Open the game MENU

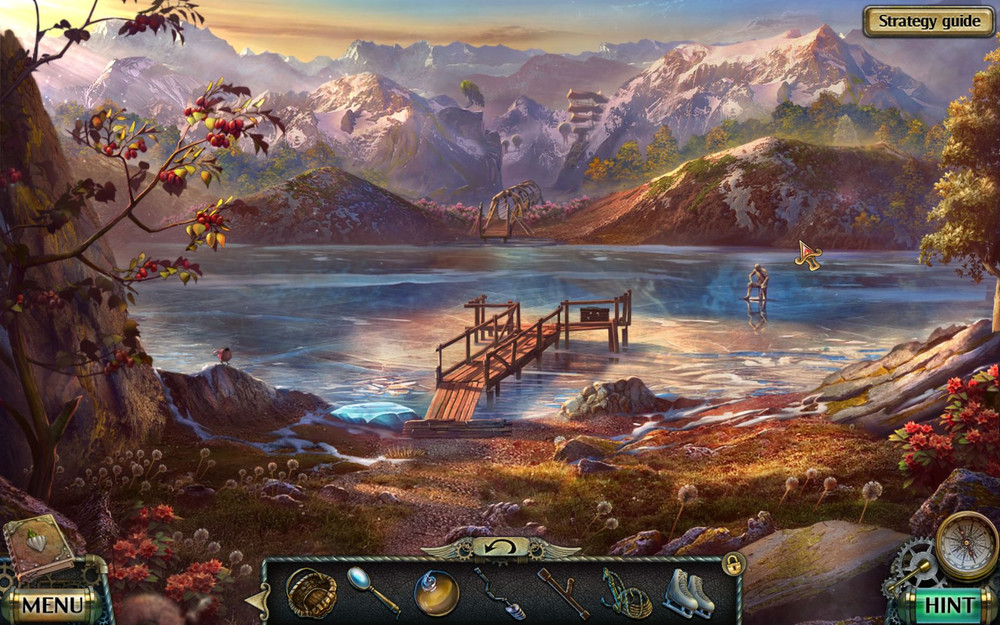click(52, 604)
